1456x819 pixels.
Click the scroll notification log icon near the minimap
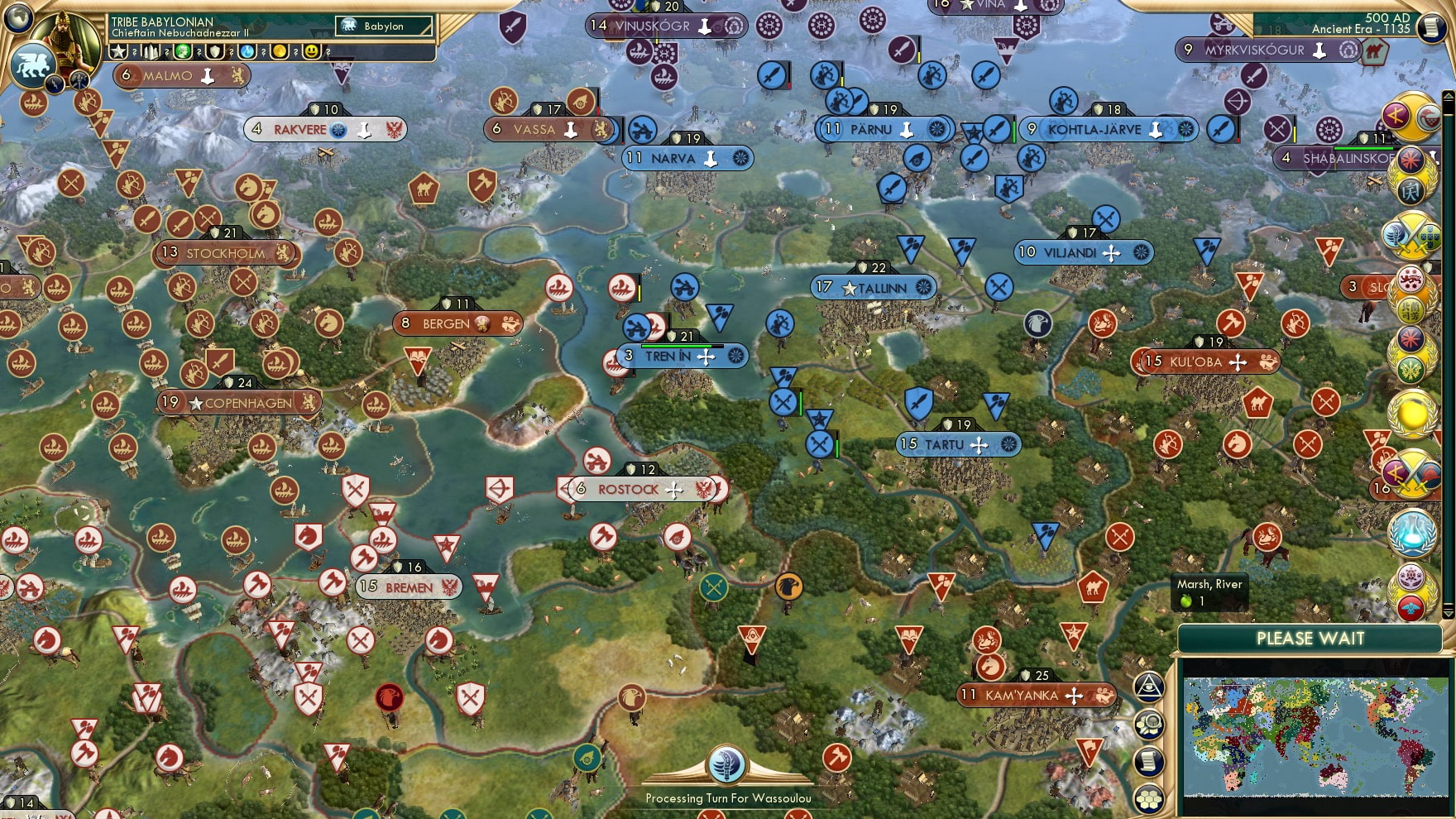(x=1150, y=761)
